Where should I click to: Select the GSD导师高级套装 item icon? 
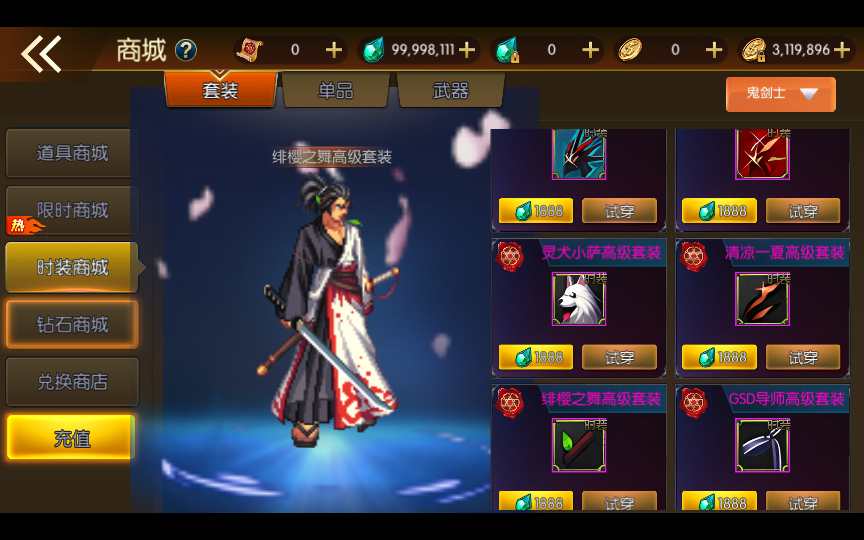(763, 446)
